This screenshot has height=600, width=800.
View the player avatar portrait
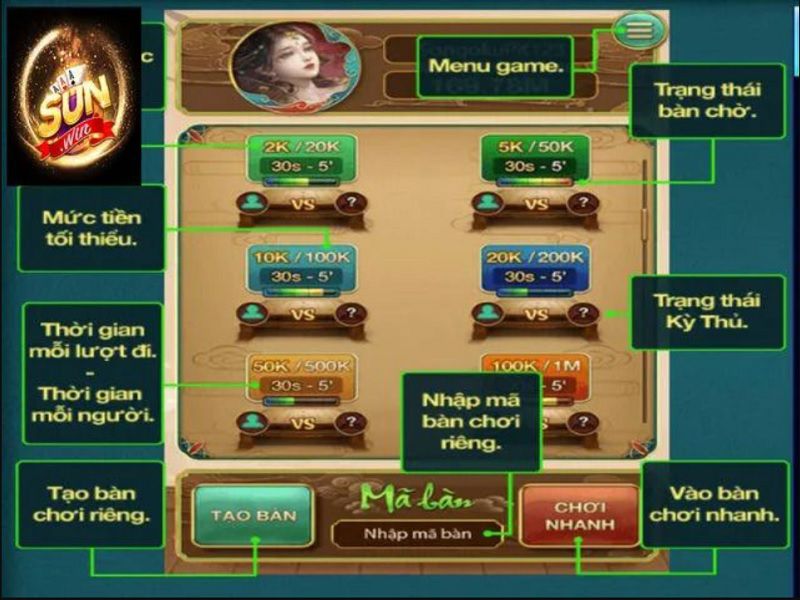point(291,66)
